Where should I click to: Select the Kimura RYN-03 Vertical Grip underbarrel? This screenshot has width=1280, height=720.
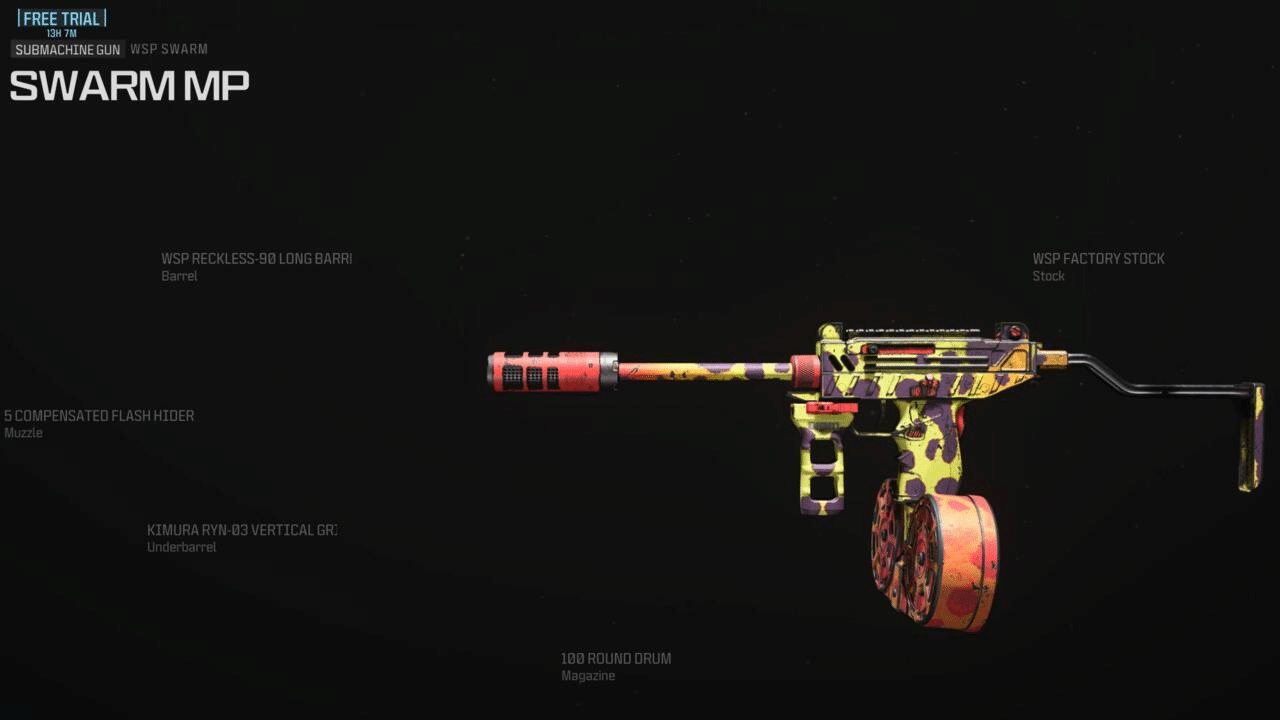pos(242,529)
